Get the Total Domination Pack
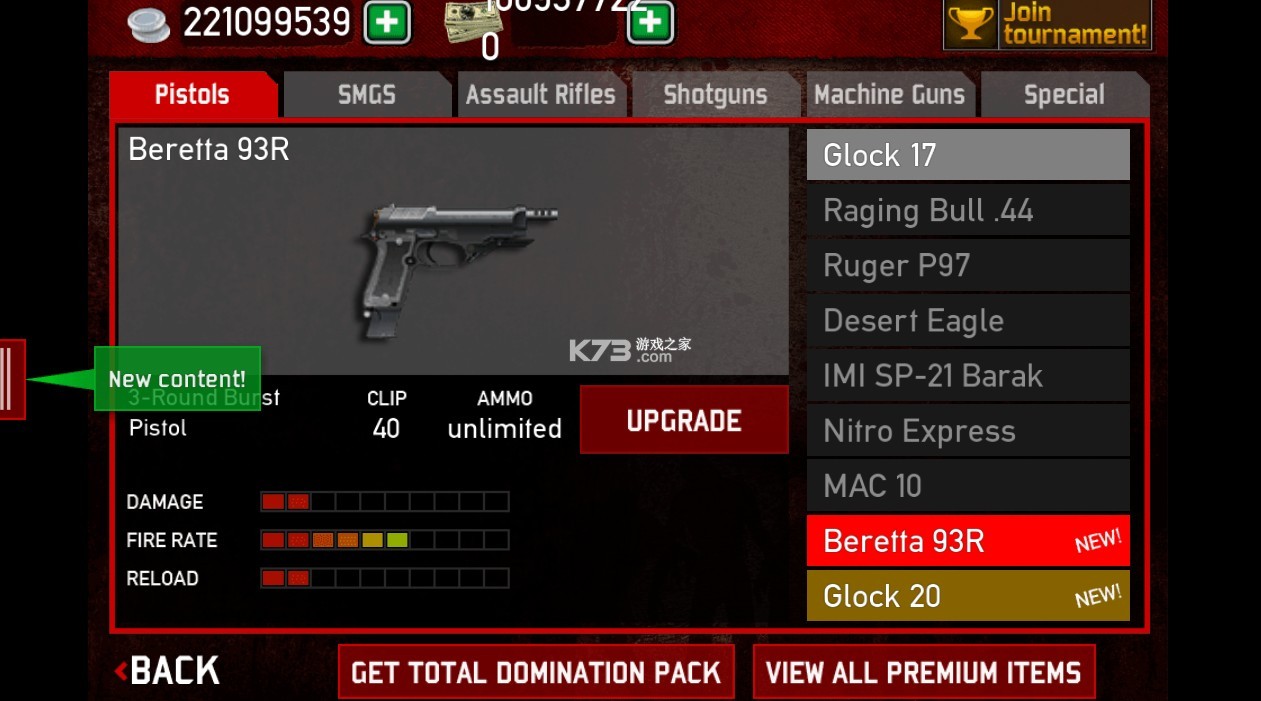The image size is (1261, 701). (536, 672)
